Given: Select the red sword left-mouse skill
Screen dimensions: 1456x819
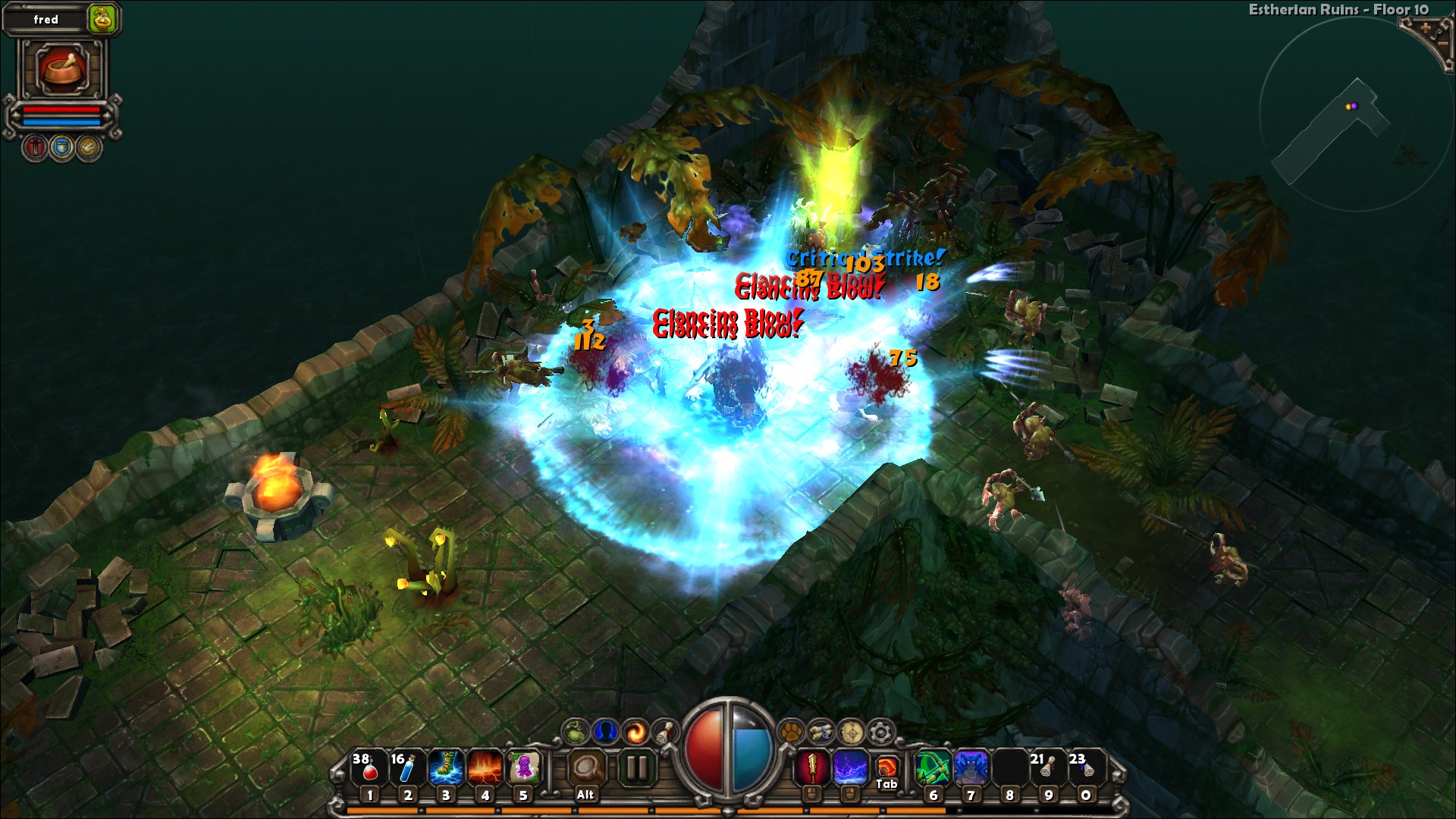Looking at the screenshot, I should [x=812, y=768].
